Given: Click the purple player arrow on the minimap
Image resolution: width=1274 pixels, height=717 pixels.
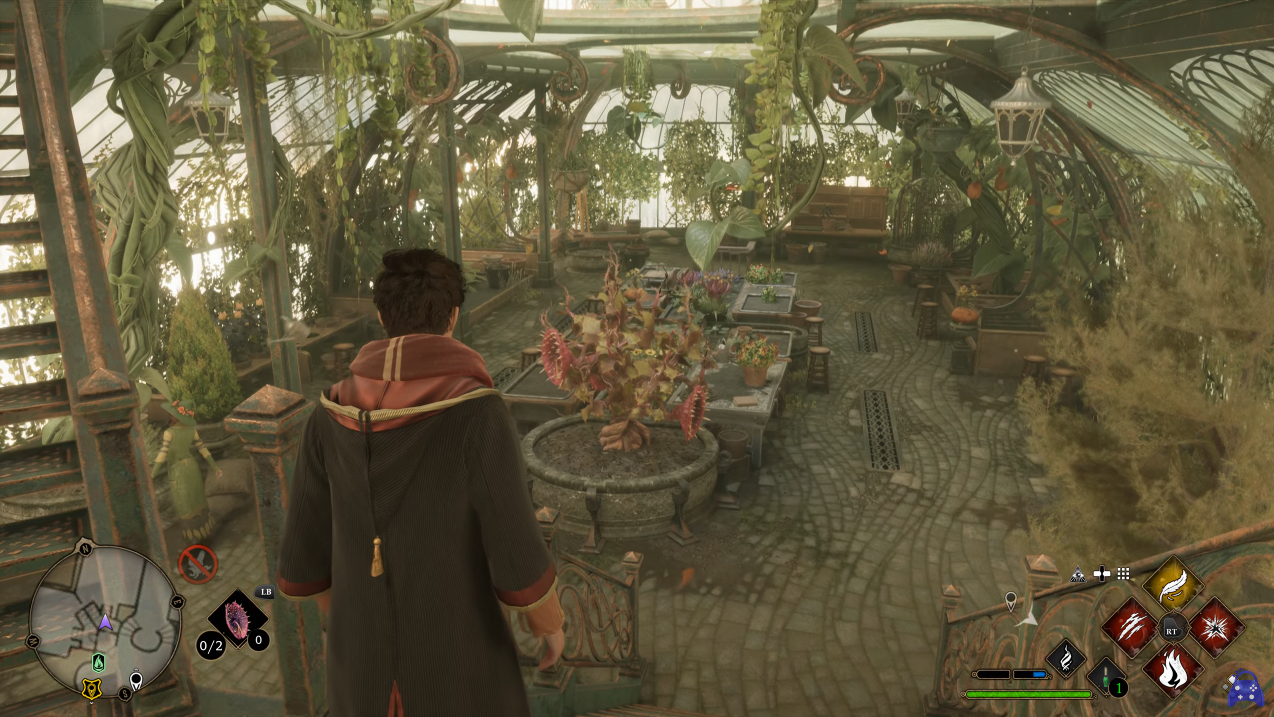Looking at the screenshot, I should tap(105, 622).
